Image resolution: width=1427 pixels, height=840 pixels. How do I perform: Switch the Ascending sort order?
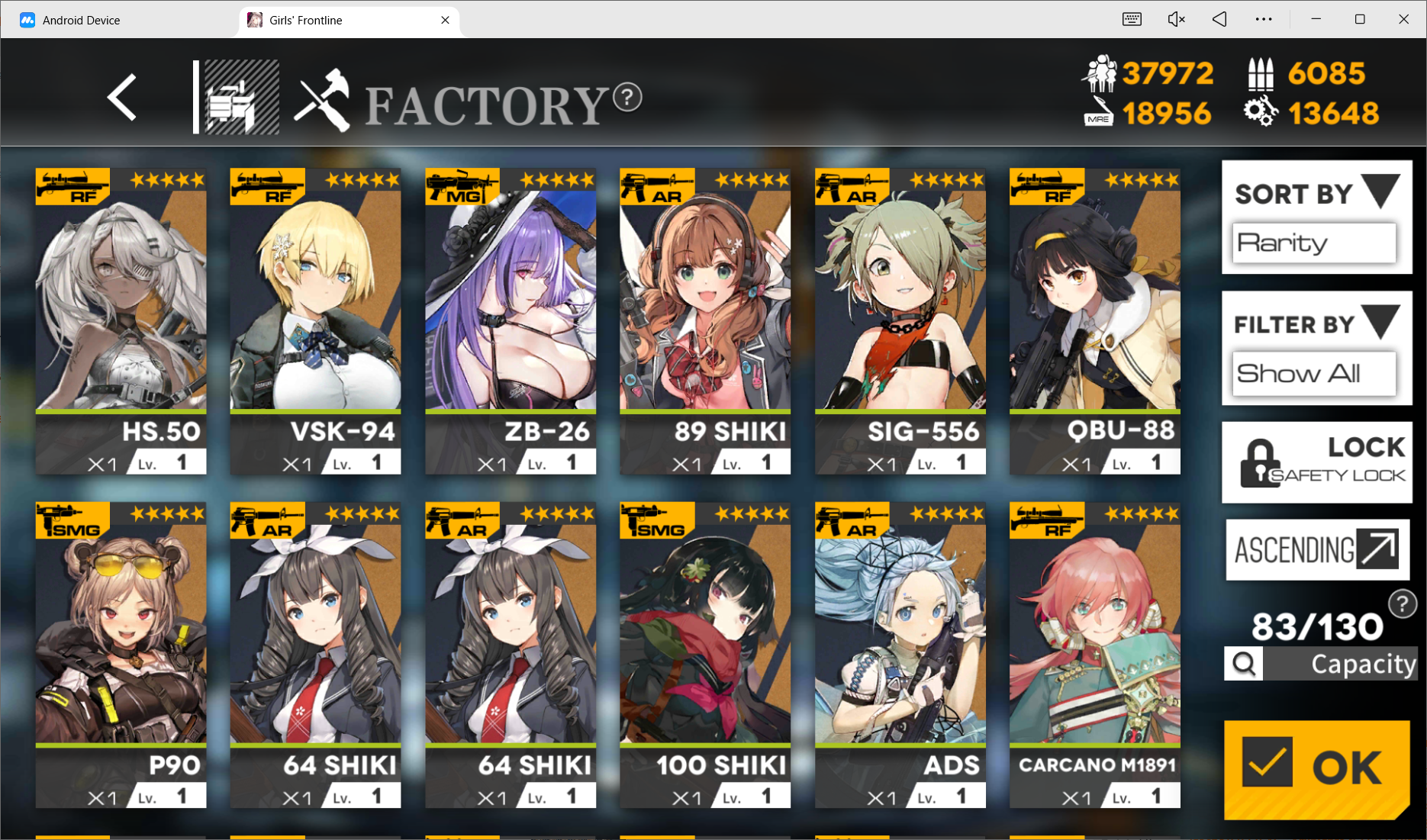1317,550
